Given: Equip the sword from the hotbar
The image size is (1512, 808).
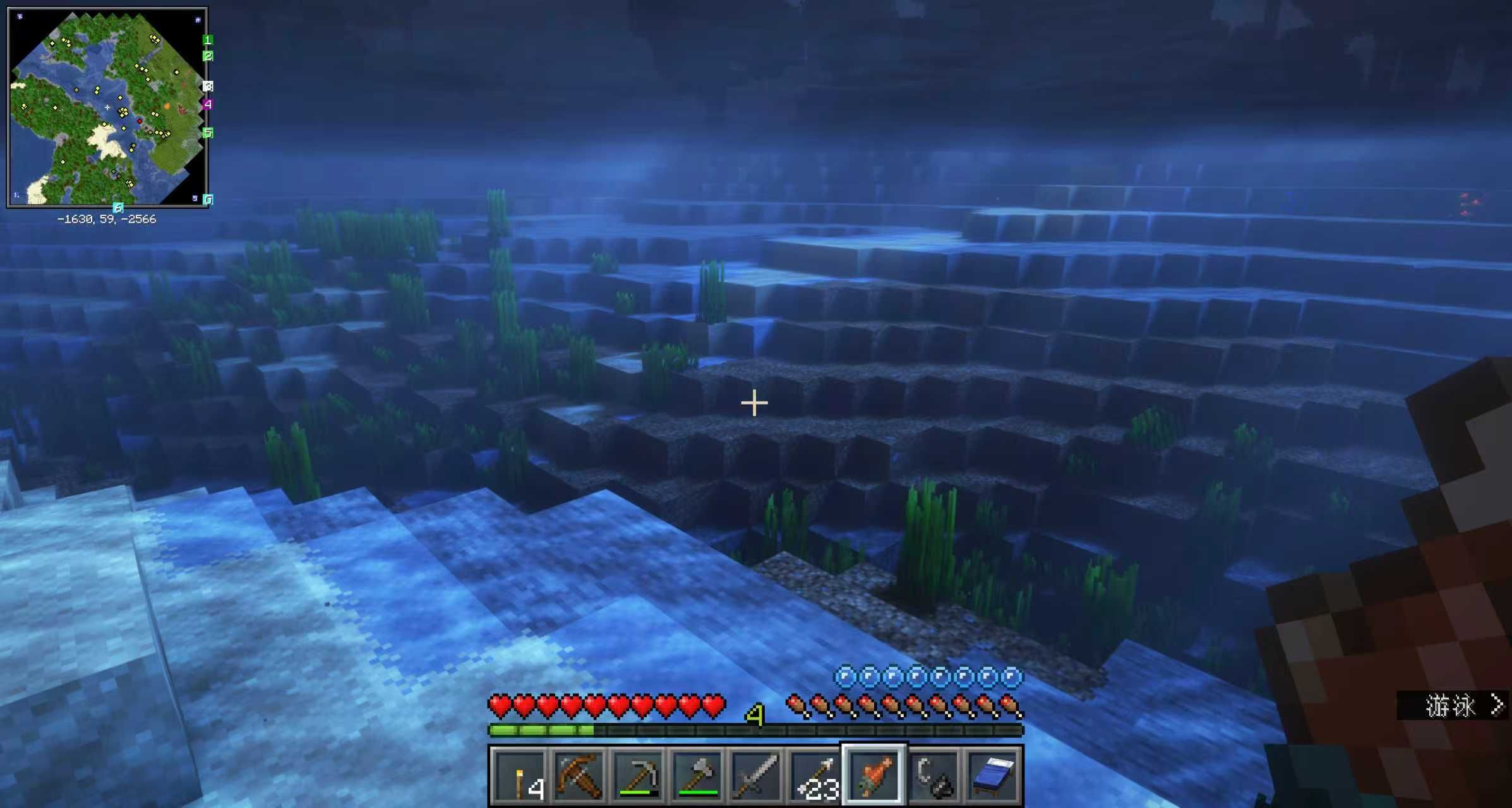Looking at the screenshot, I should [755, 776].
